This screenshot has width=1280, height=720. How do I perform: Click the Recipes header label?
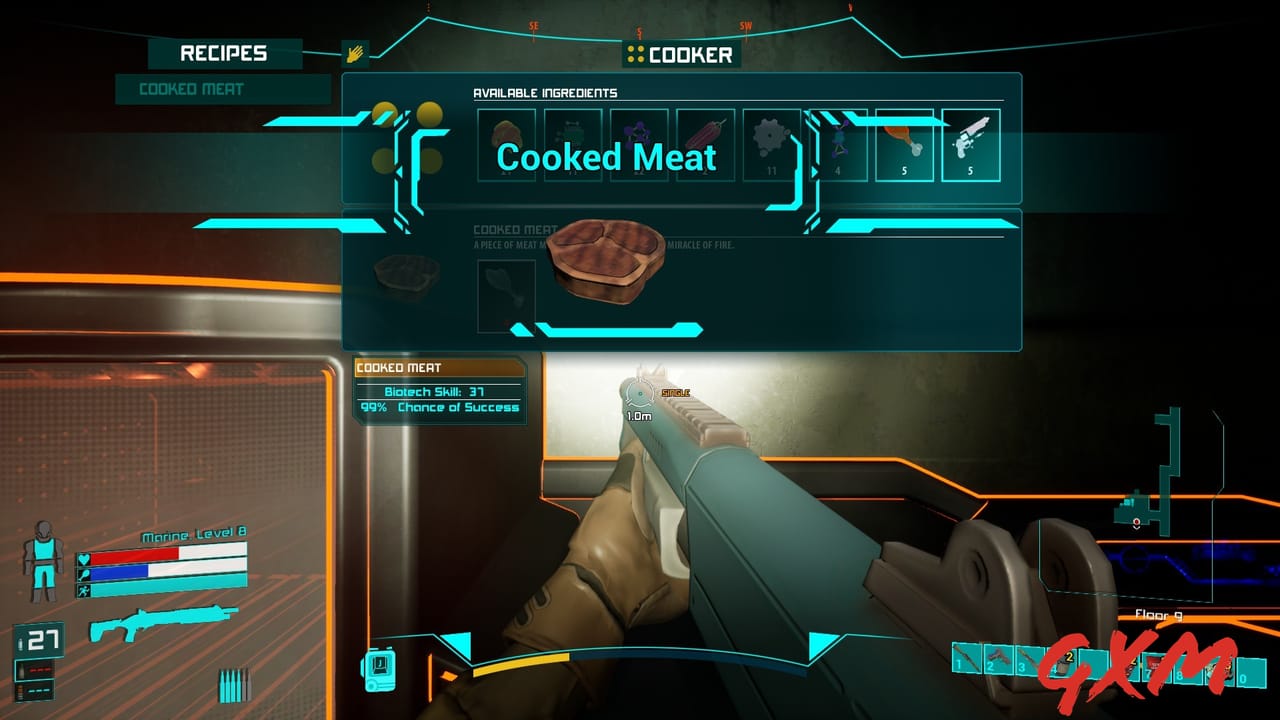coord(222,52)
